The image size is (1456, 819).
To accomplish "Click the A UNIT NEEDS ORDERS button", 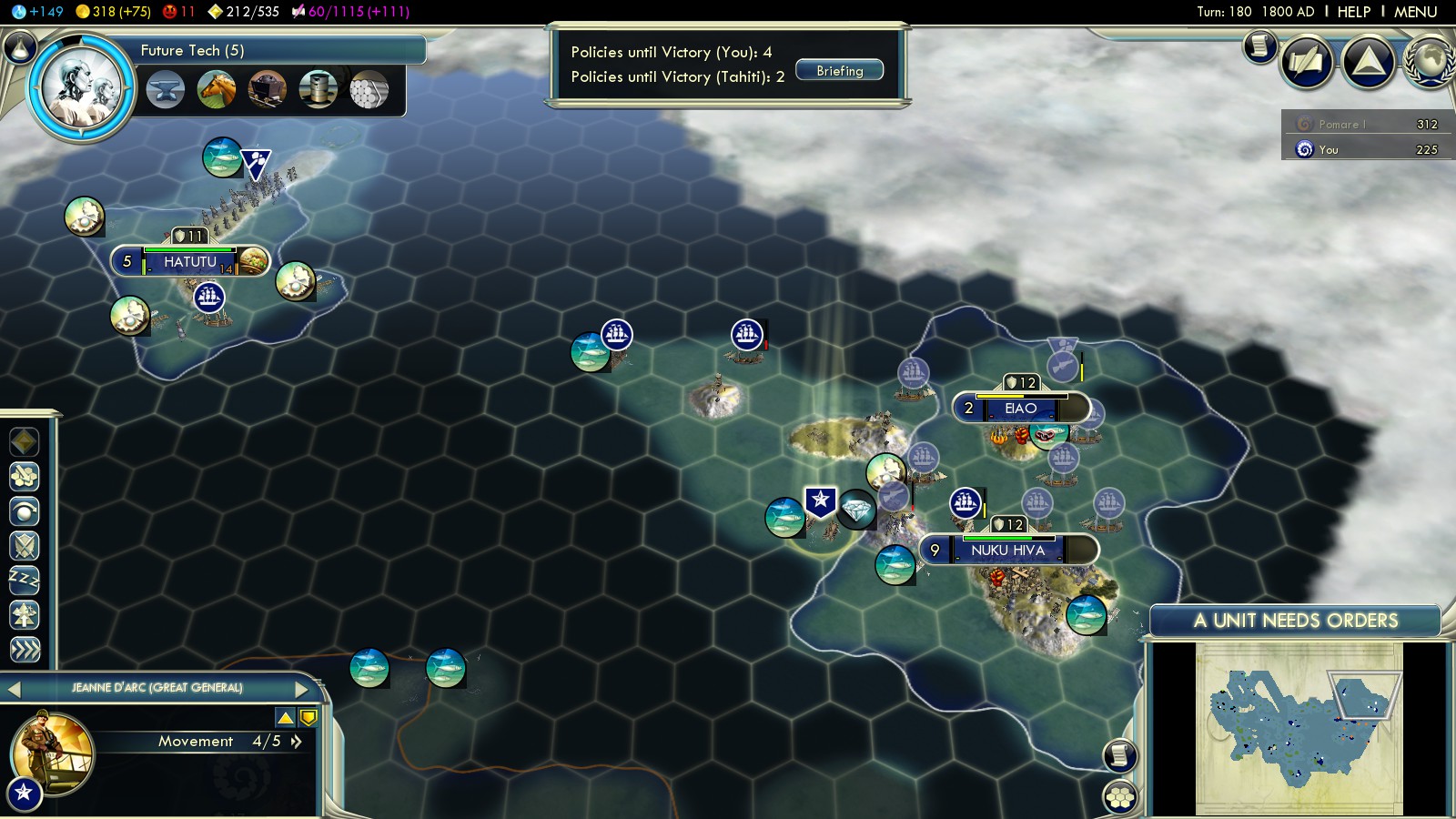I will [x=1295, y=621].
